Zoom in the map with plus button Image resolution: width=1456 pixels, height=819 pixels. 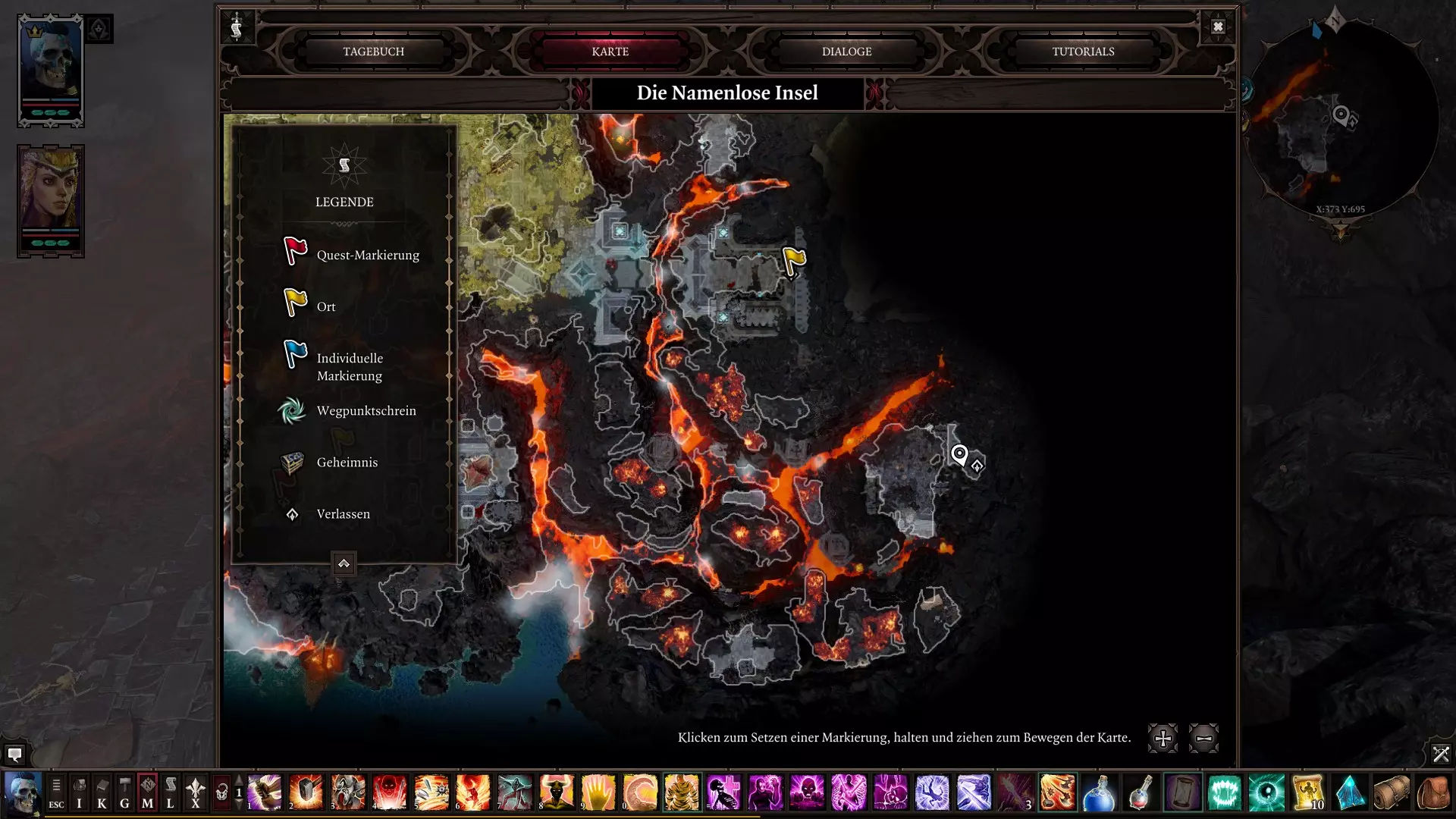[x=1163, y=738]
